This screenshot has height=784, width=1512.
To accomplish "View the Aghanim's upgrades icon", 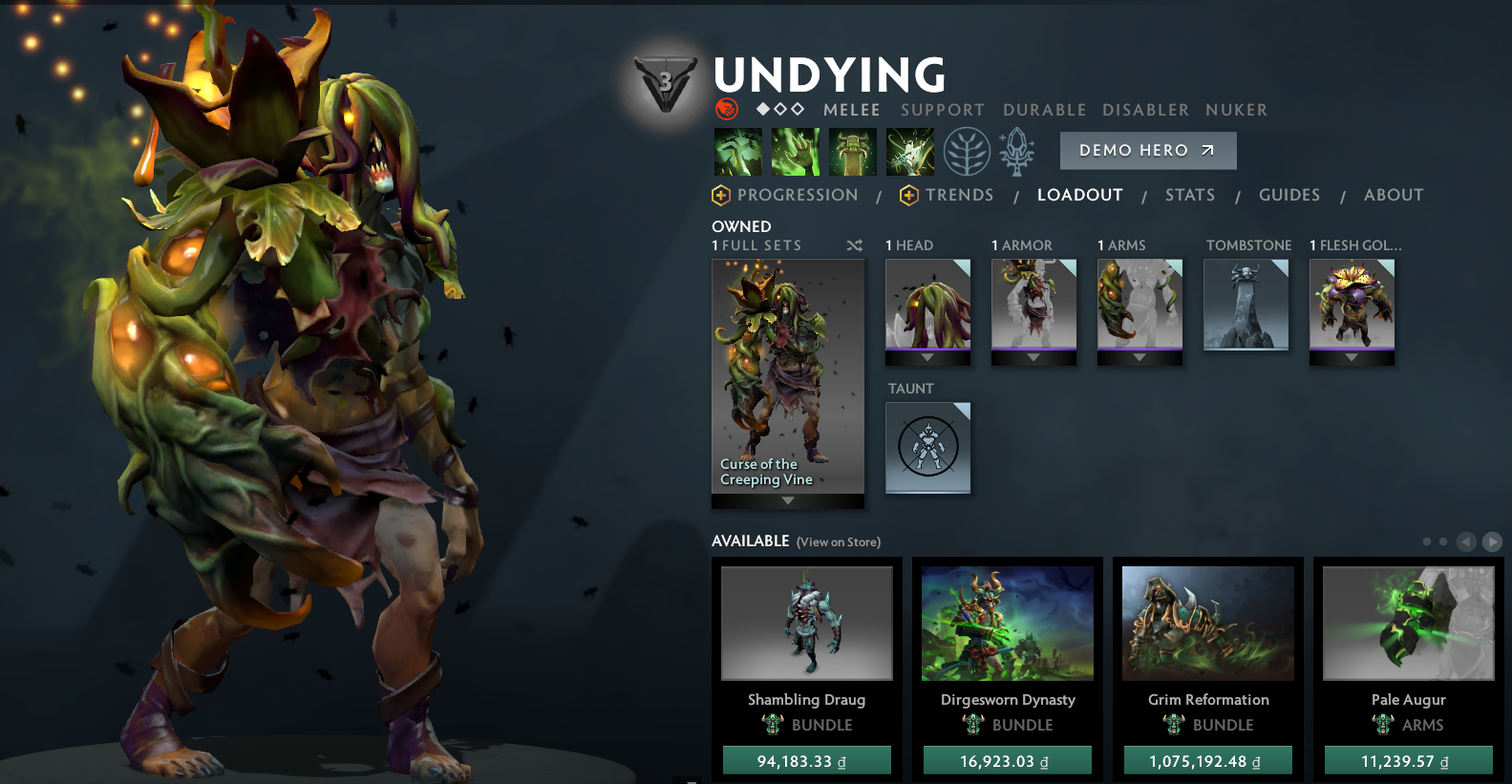I will click(x=1015, y=151).
